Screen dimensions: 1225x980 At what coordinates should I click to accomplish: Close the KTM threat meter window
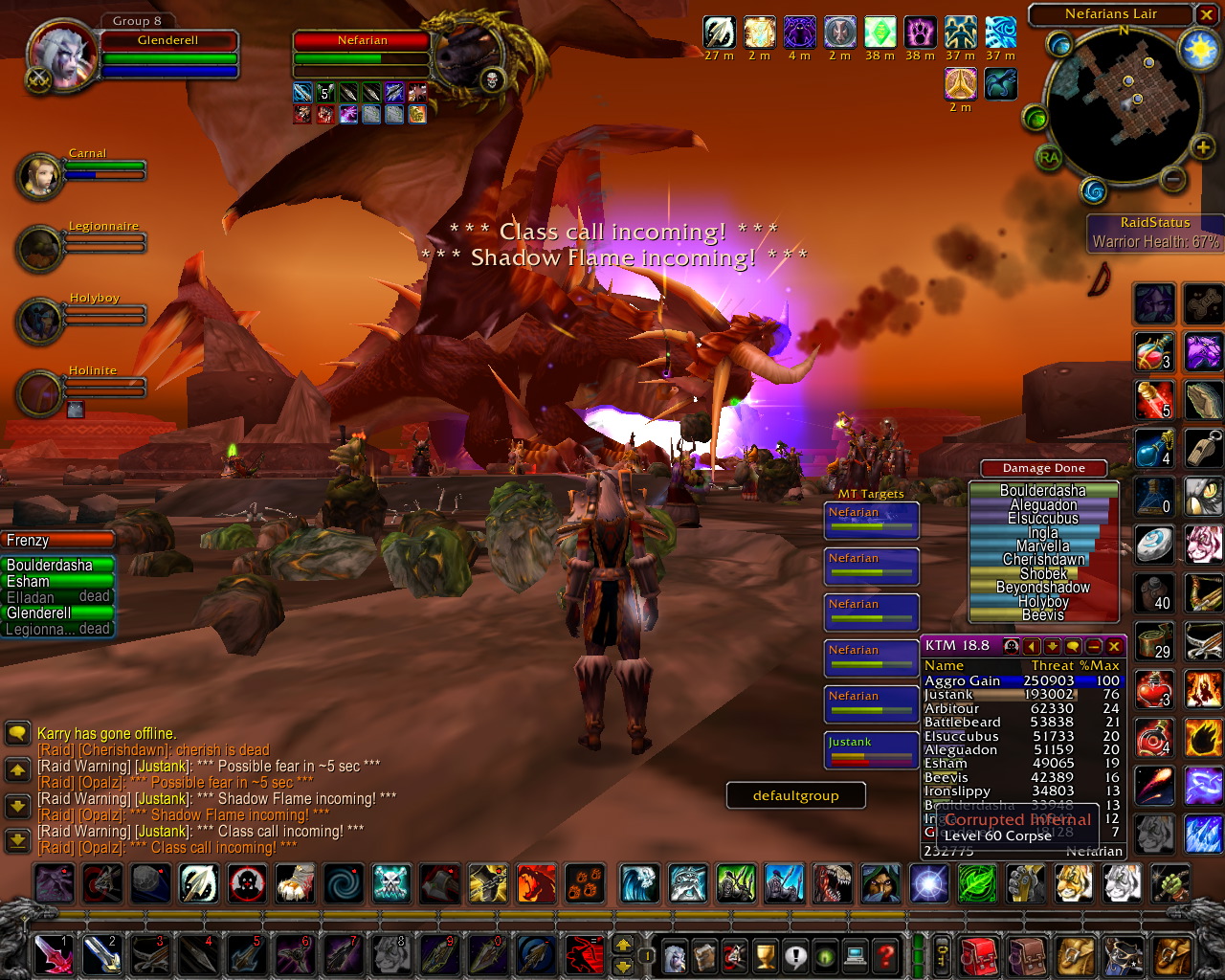1114,646
